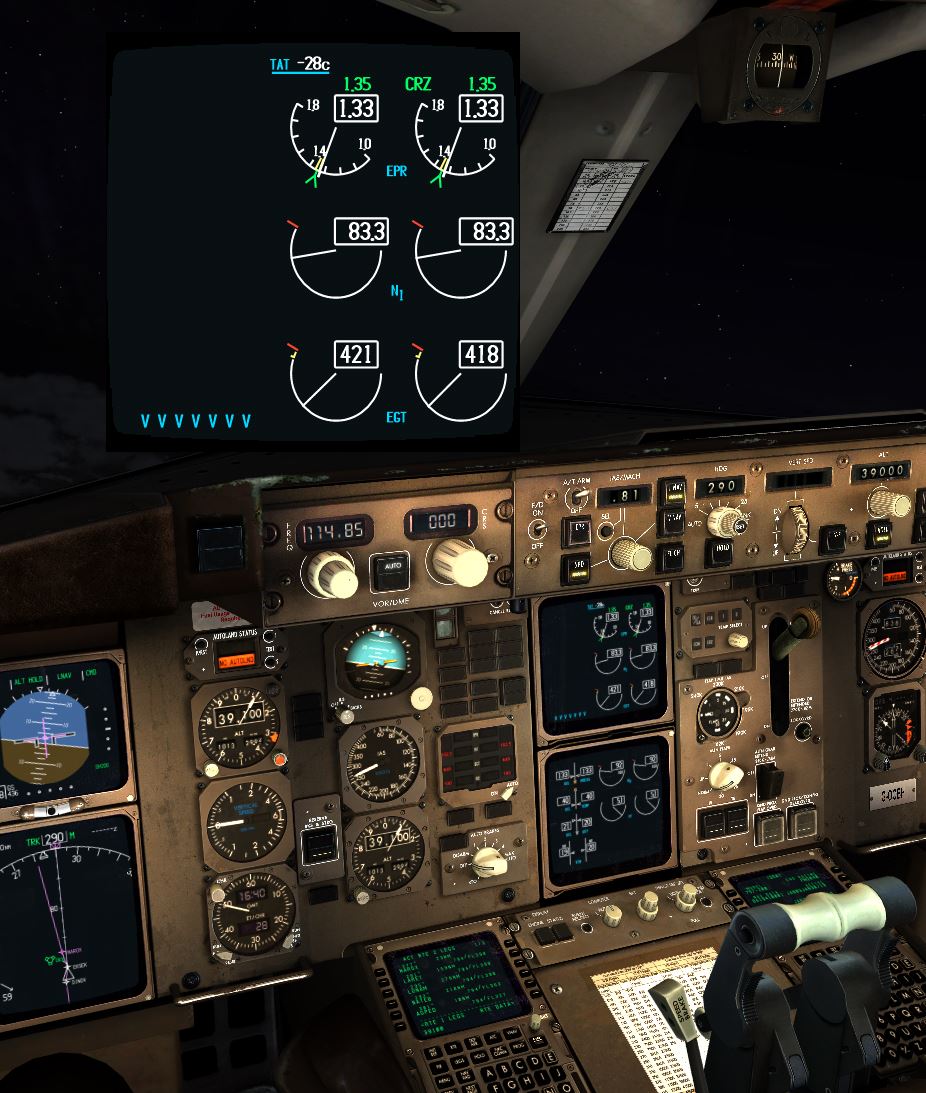
Task: Click the TEMP SELECT knob
Action: [737, 640]
